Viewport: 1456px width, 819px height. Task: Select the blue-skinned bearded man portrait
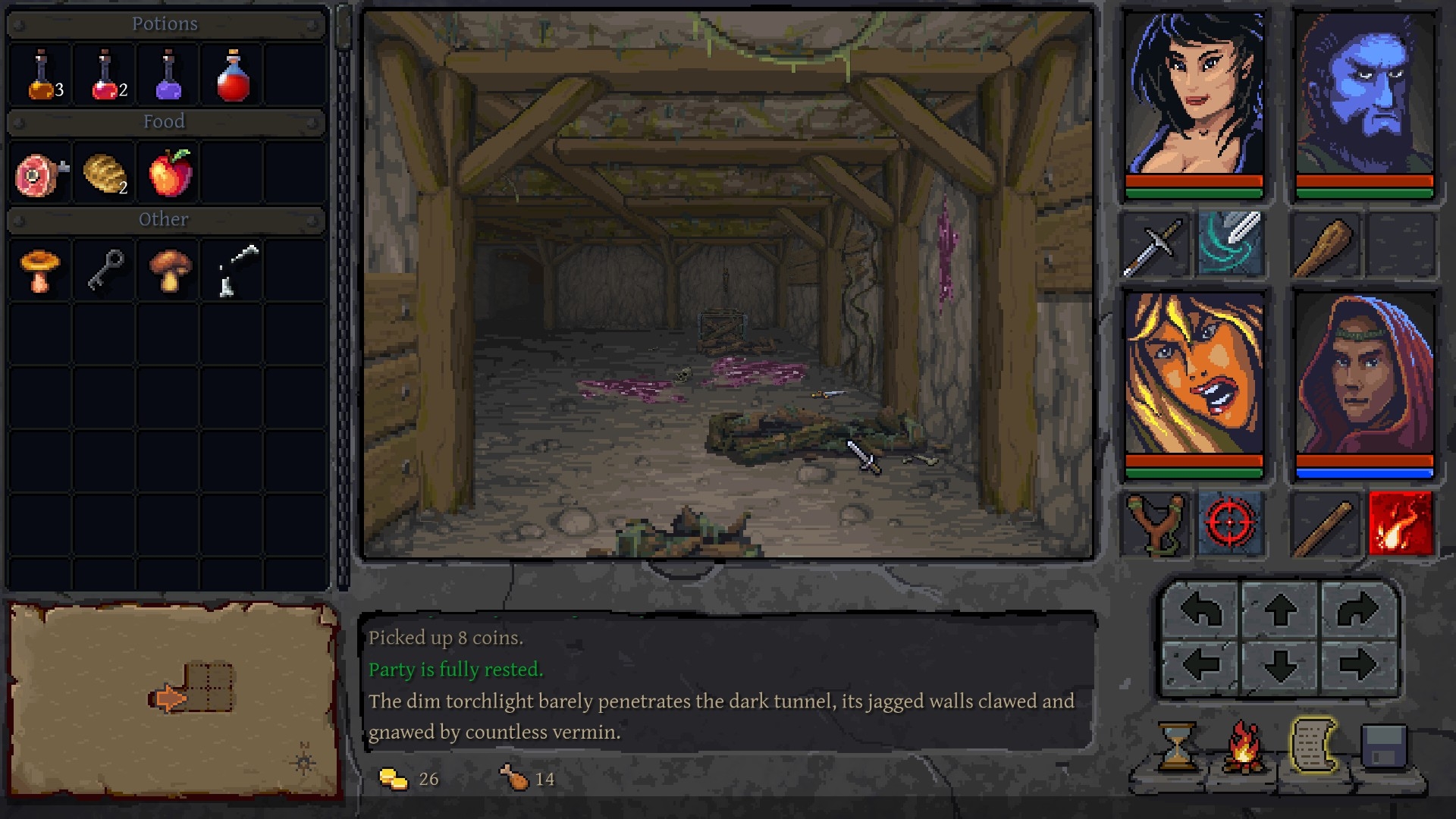click(x=1364, y=95)
